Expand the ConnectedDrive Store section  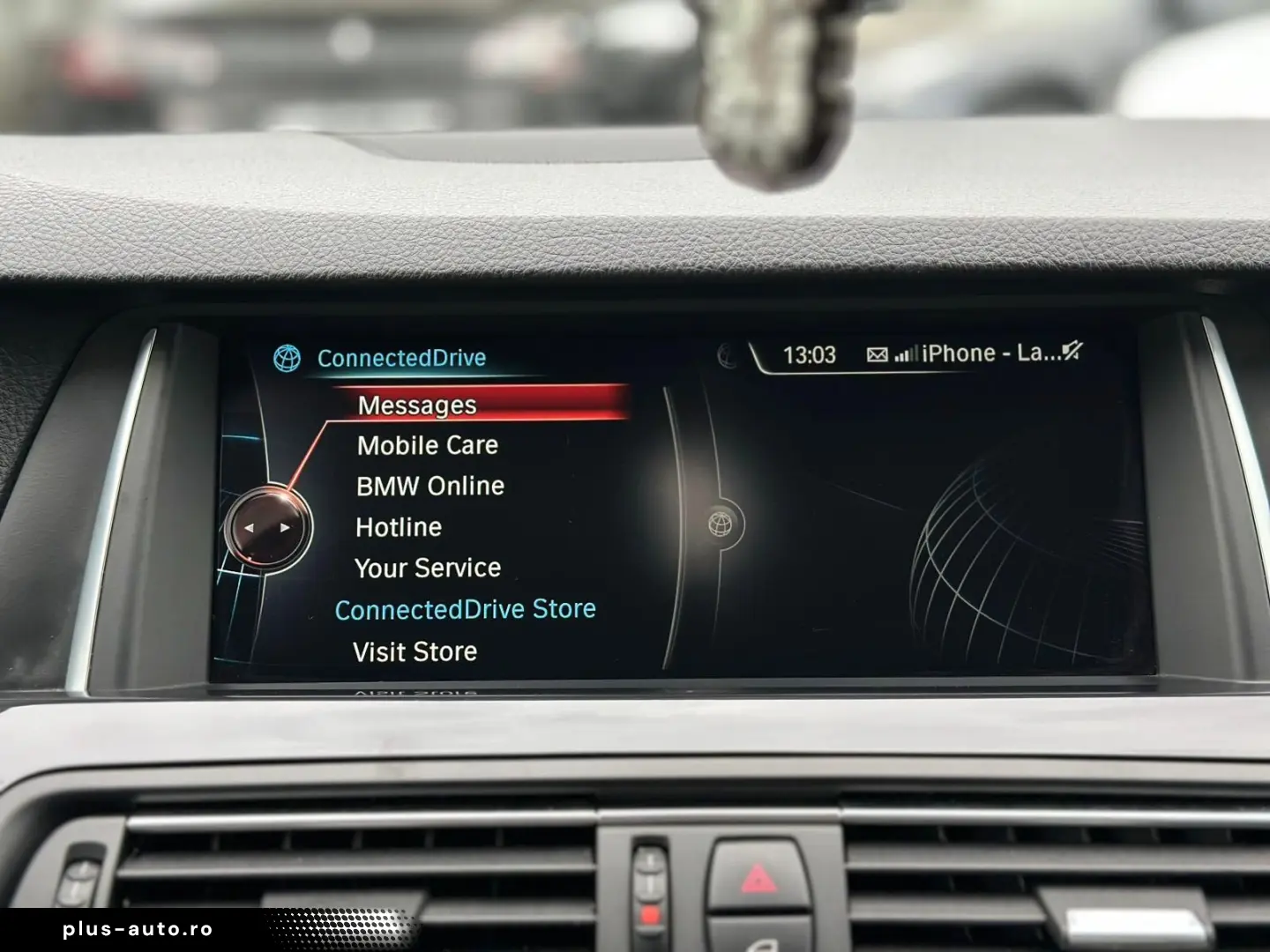click(465, 608)
